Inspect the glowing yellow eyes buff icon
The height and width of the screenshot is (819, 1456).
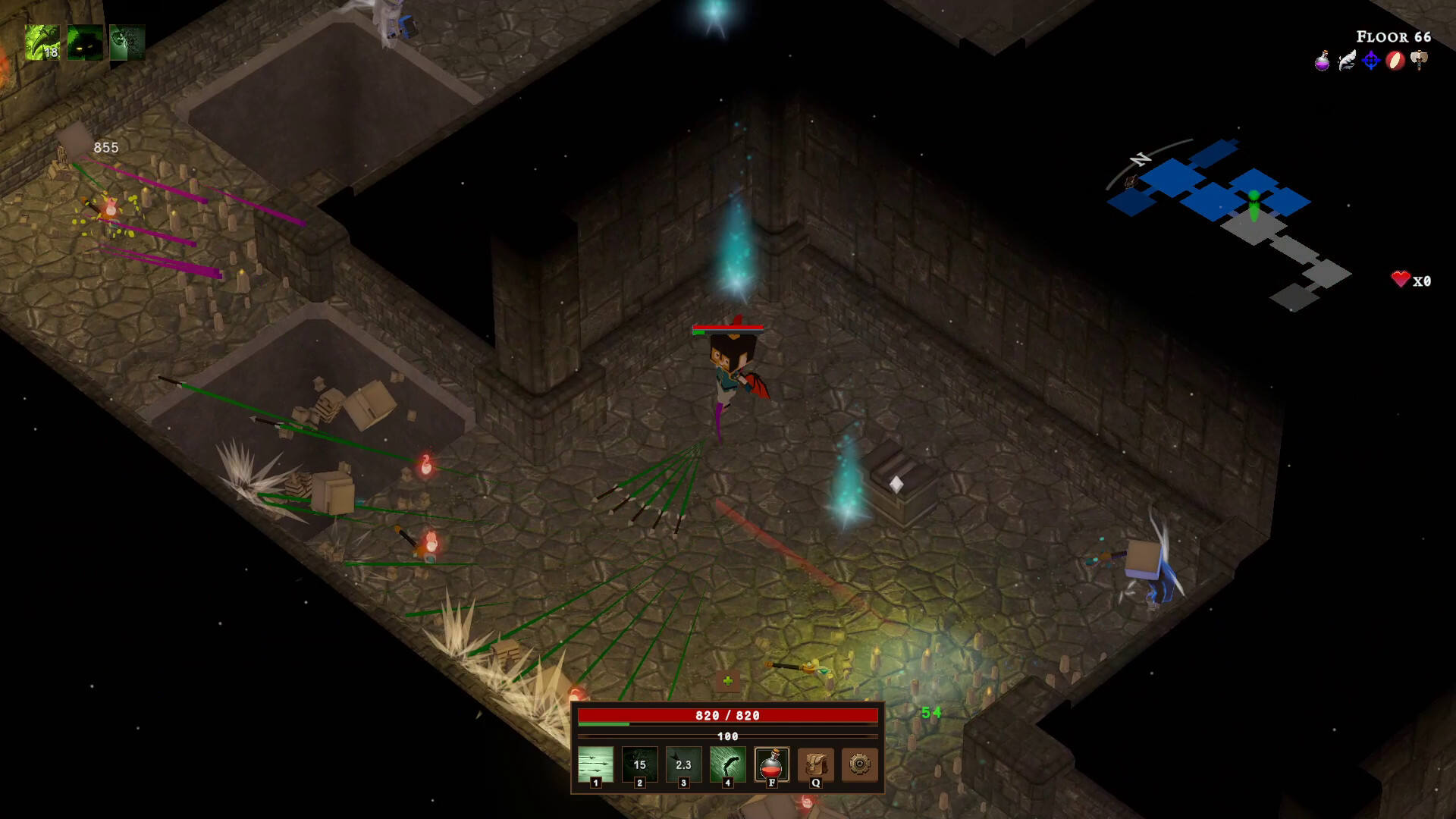click(85, 42)
